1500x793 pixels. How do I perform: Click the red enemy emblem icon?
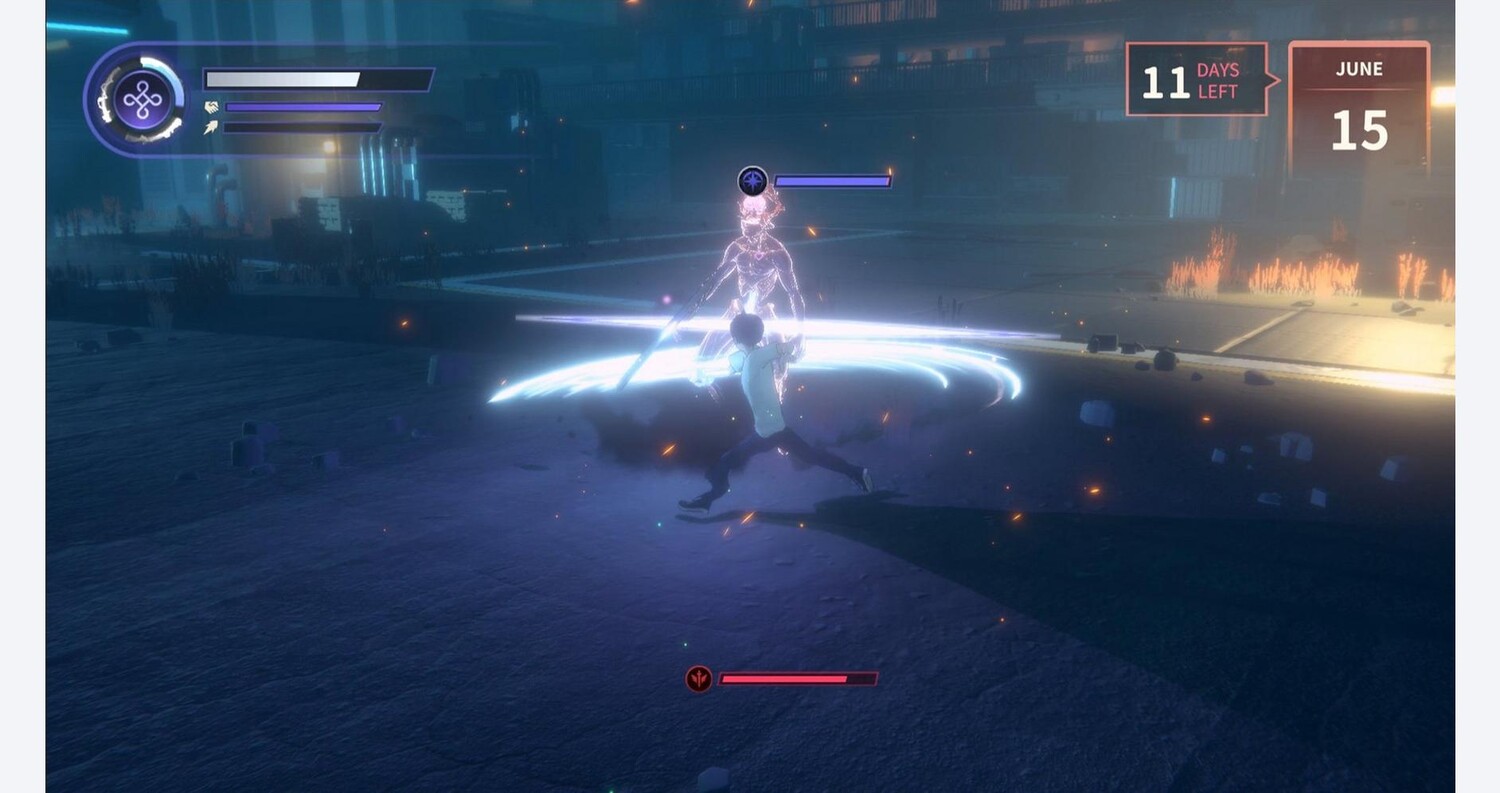coord(699,679)
